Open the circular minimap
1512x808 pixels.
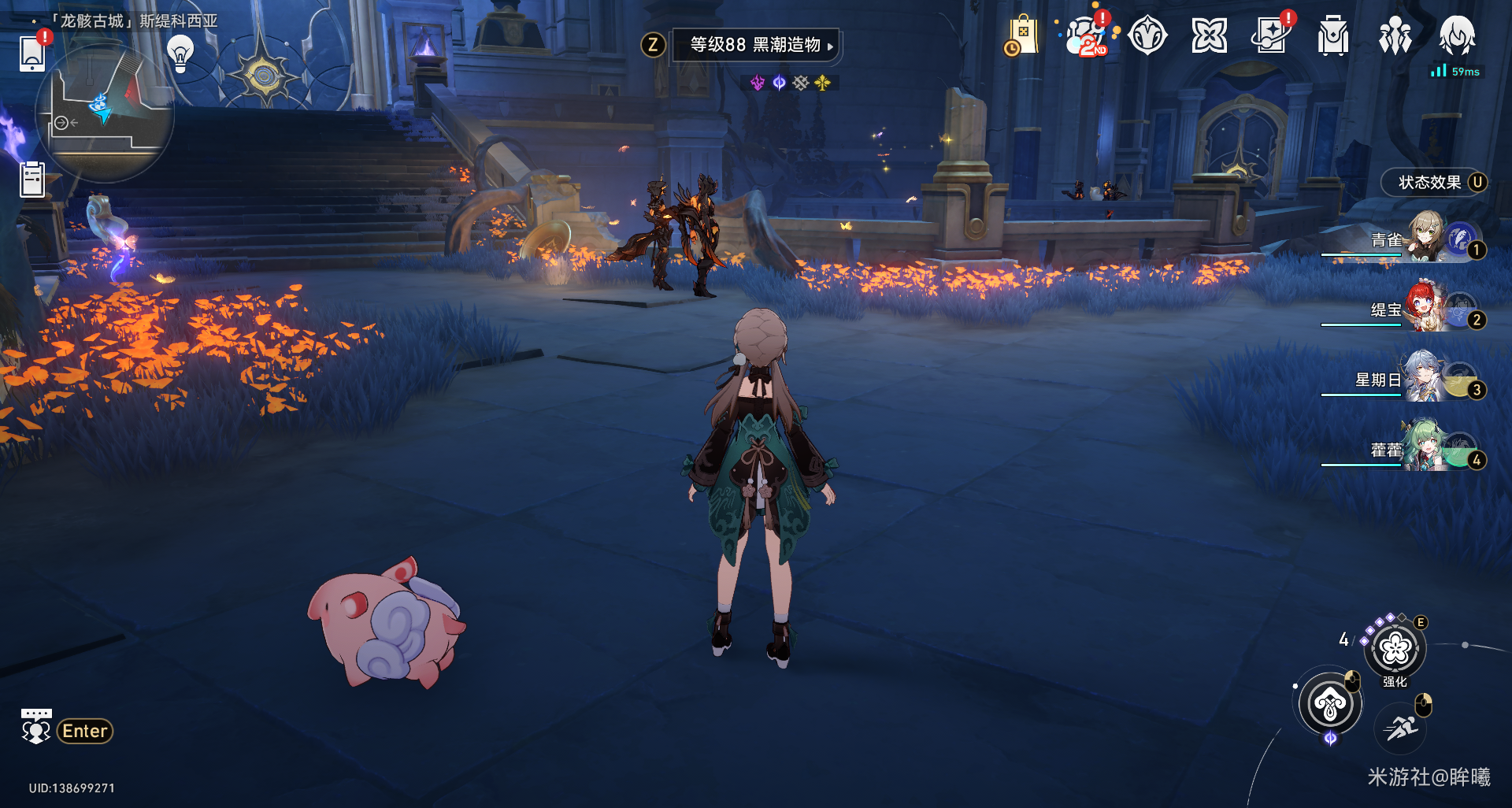pyautogui.click(x=105, y=113)
